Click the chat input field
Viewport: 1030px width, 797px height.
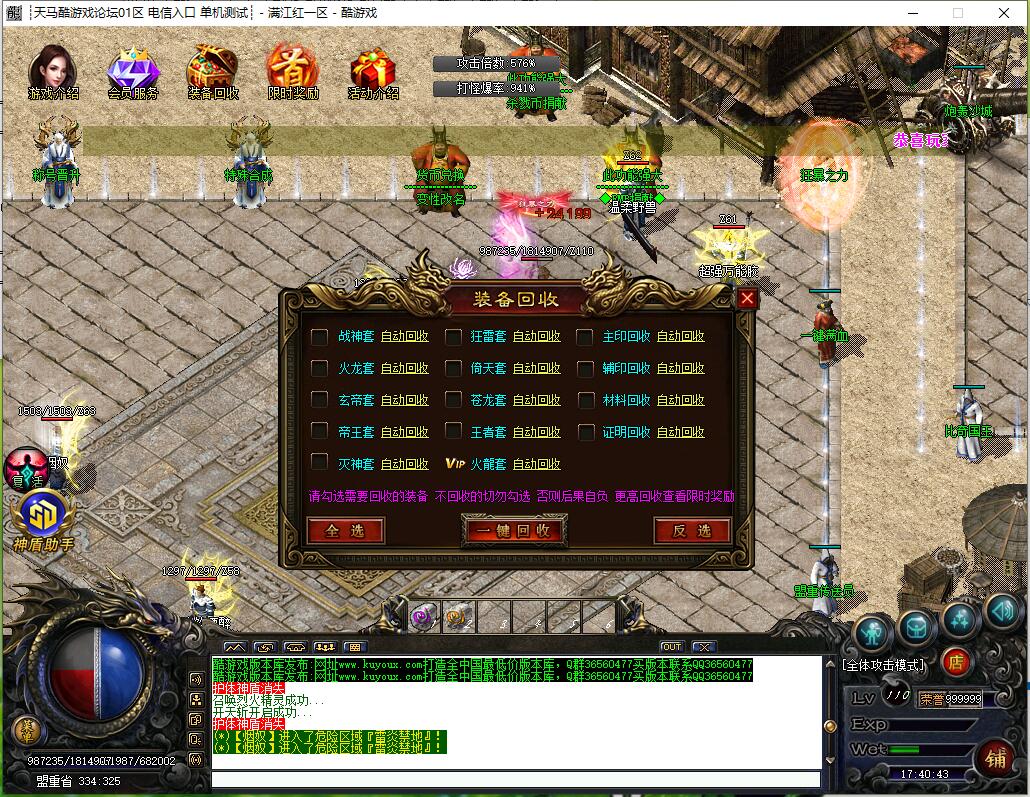(515, 779)
